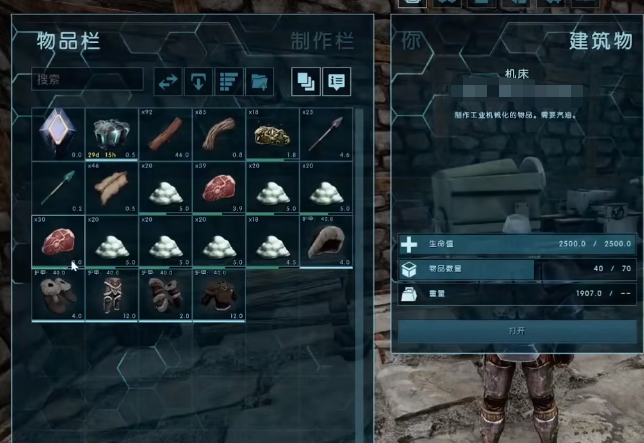Select the 物品栏 inventory tab
644x443 pixels.
click(x=68, y=41)
